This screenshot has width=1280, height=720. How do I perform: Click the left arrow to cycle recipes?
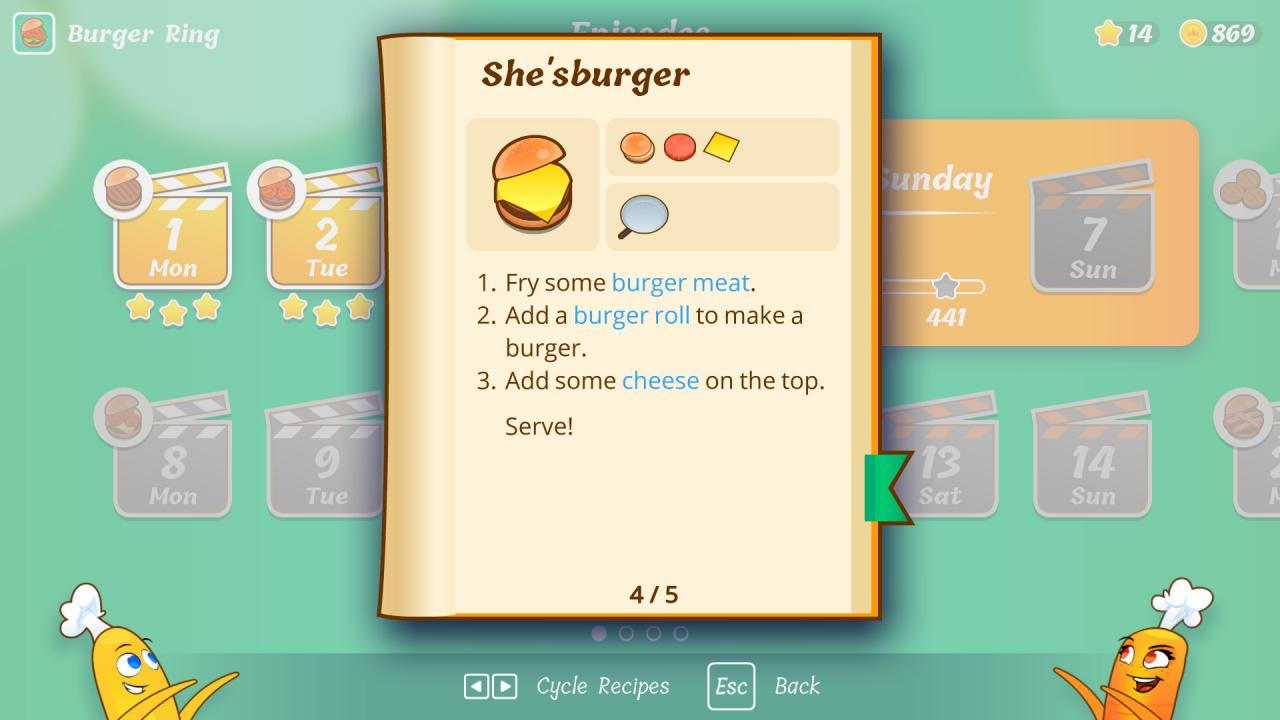[476, 687]
